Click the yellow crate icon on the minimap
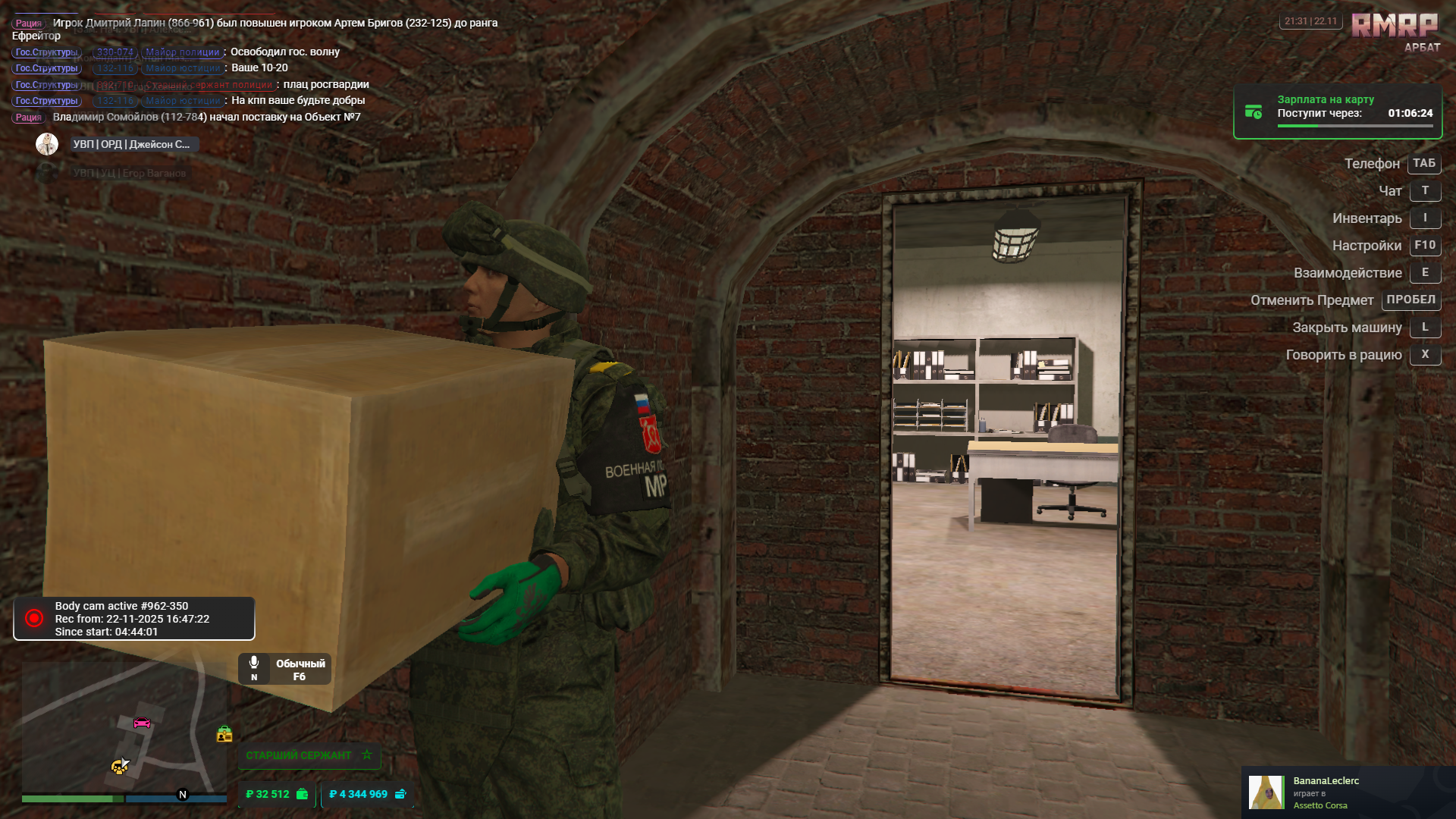The image size is (1456, 819). pyautogui.click(x=224, y=734)
